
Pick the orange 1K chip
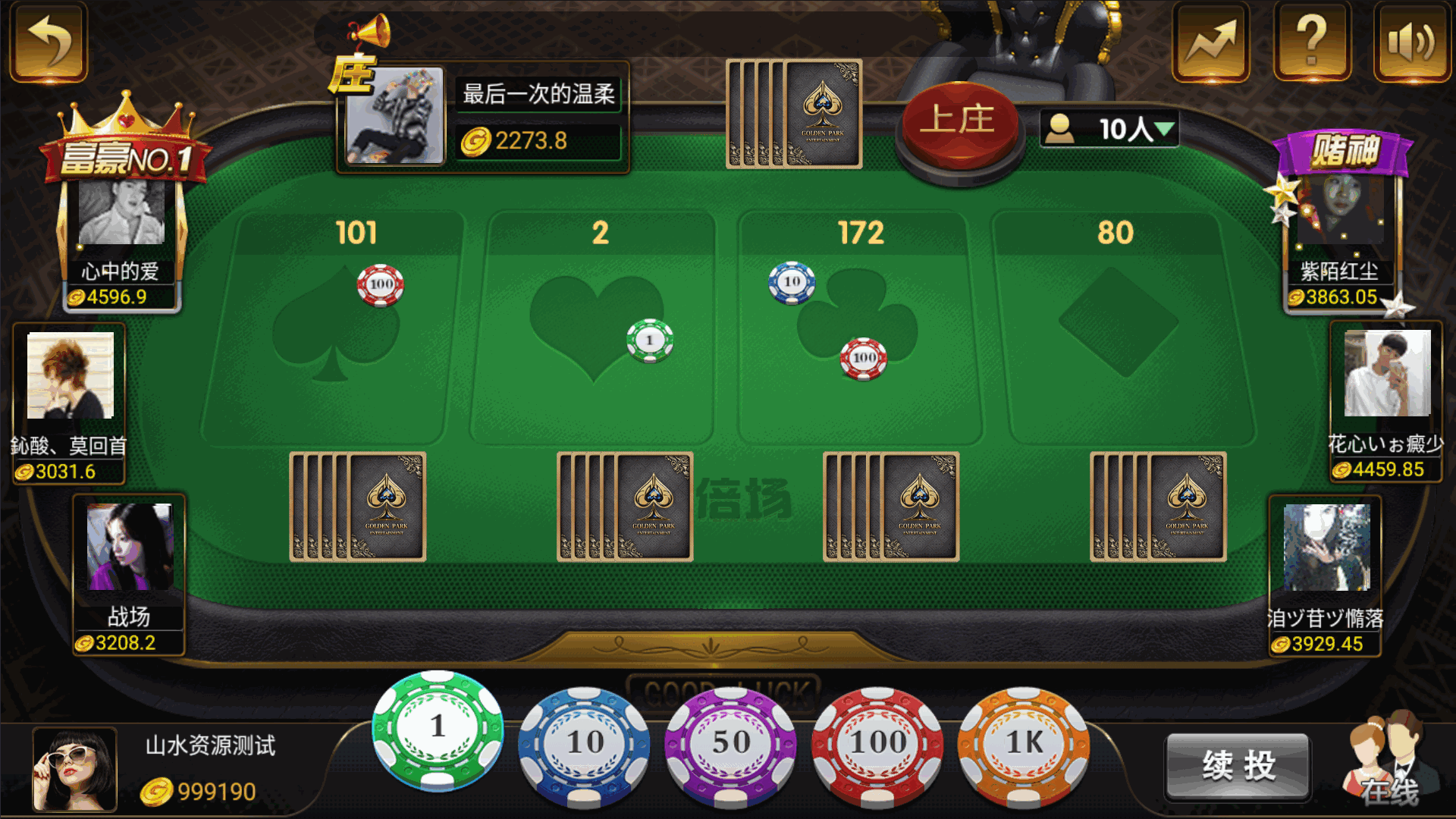tap(1024, 743)
